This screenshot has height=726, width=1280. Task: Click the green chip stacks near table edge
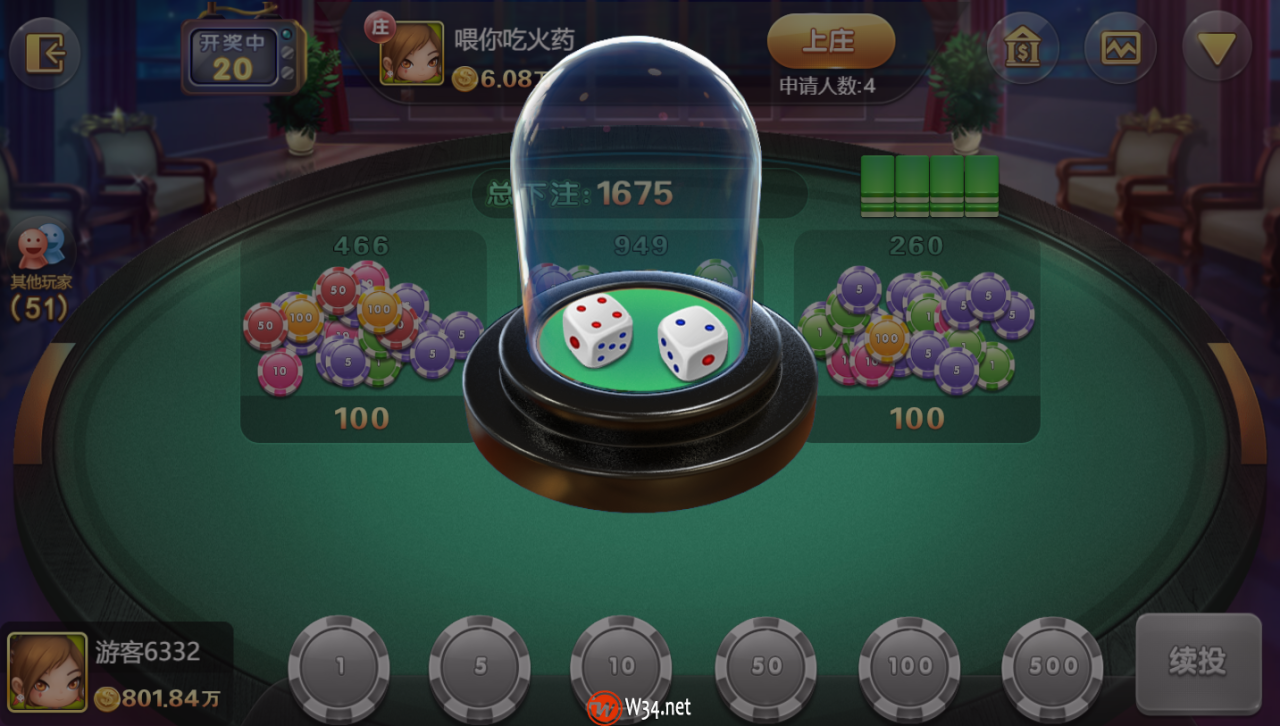coord(929,186)
